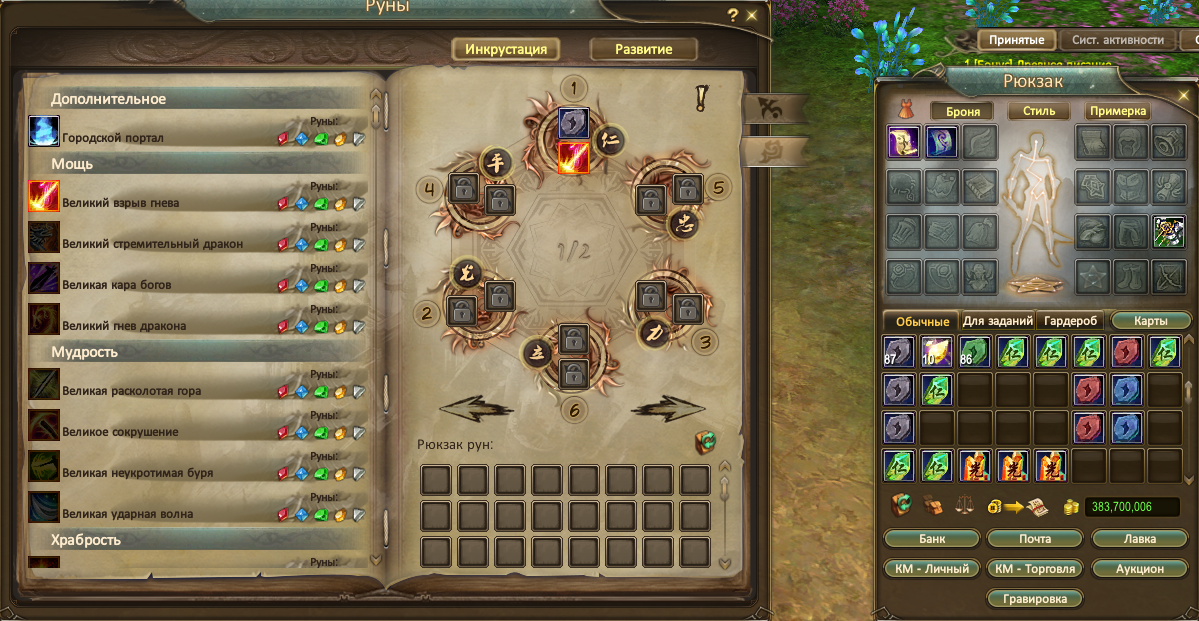Open the Почта mailbox
Viewport: 1199px width, 621px height.
(x=1035, y=538)
